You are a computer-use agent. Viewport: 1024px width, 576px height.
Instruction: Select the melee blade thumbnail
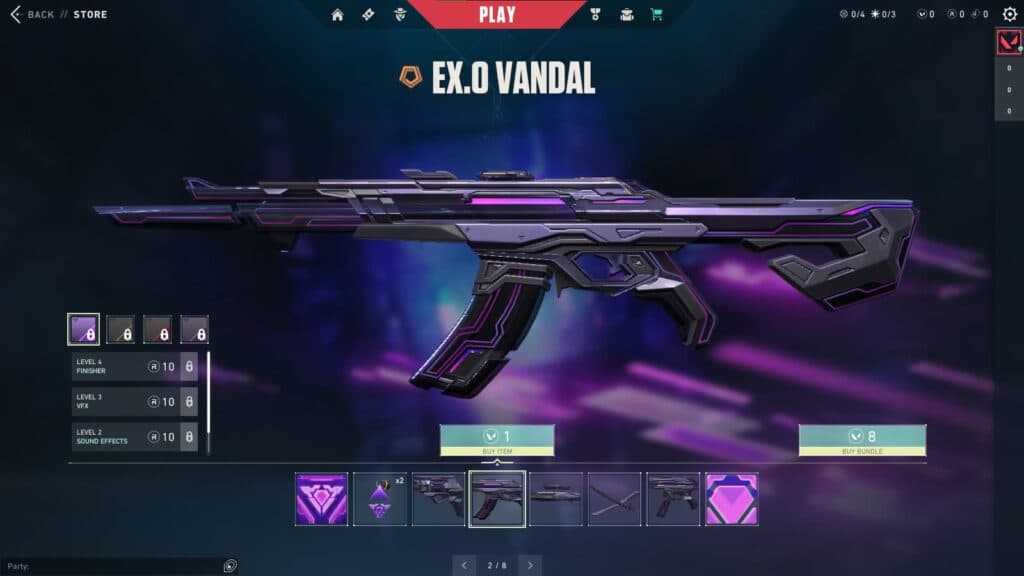click(x=614, y=499)
